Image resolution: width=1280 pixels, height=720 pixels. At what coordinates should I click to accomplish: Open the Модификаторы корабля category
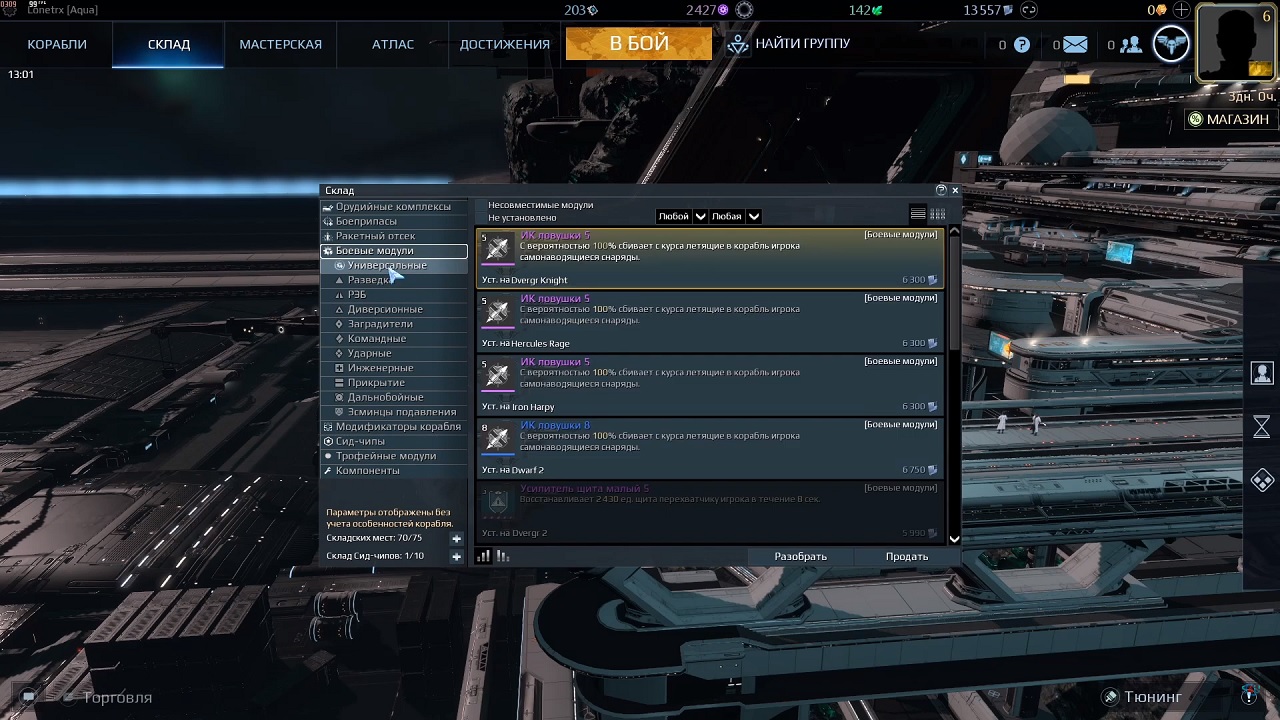[x=398, y=427]
